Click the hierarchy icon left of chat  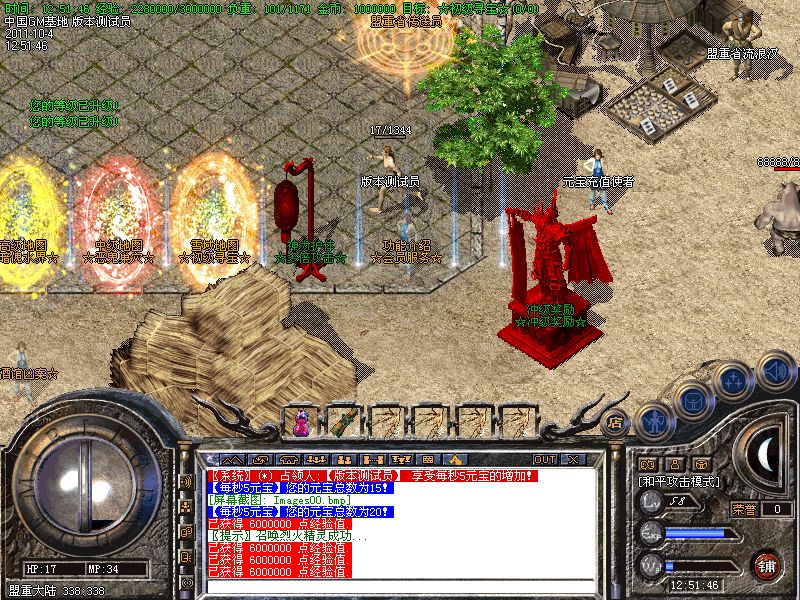tap(186, 507)
